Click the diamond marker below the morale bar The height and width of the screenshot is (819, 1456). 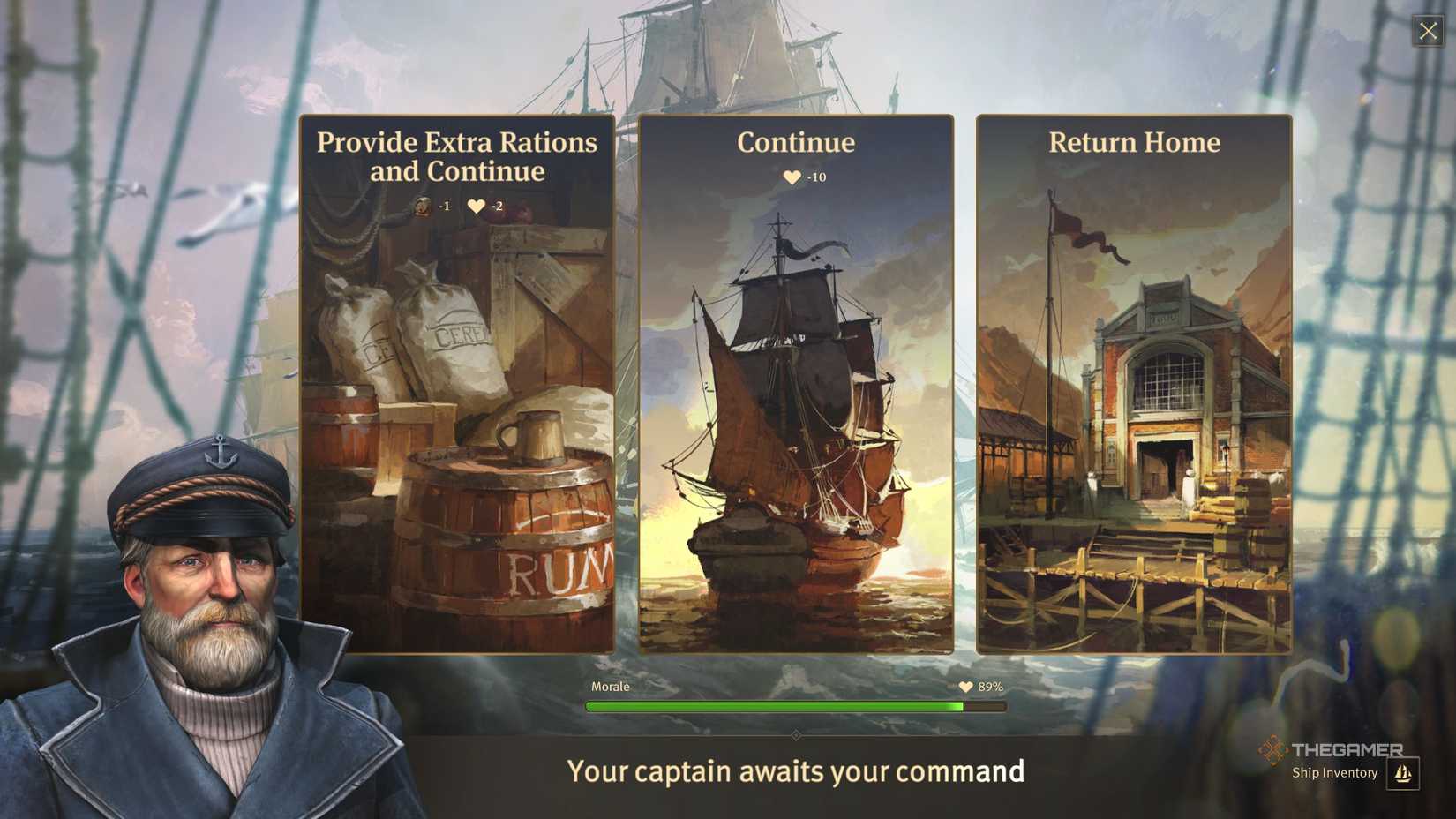795,734
